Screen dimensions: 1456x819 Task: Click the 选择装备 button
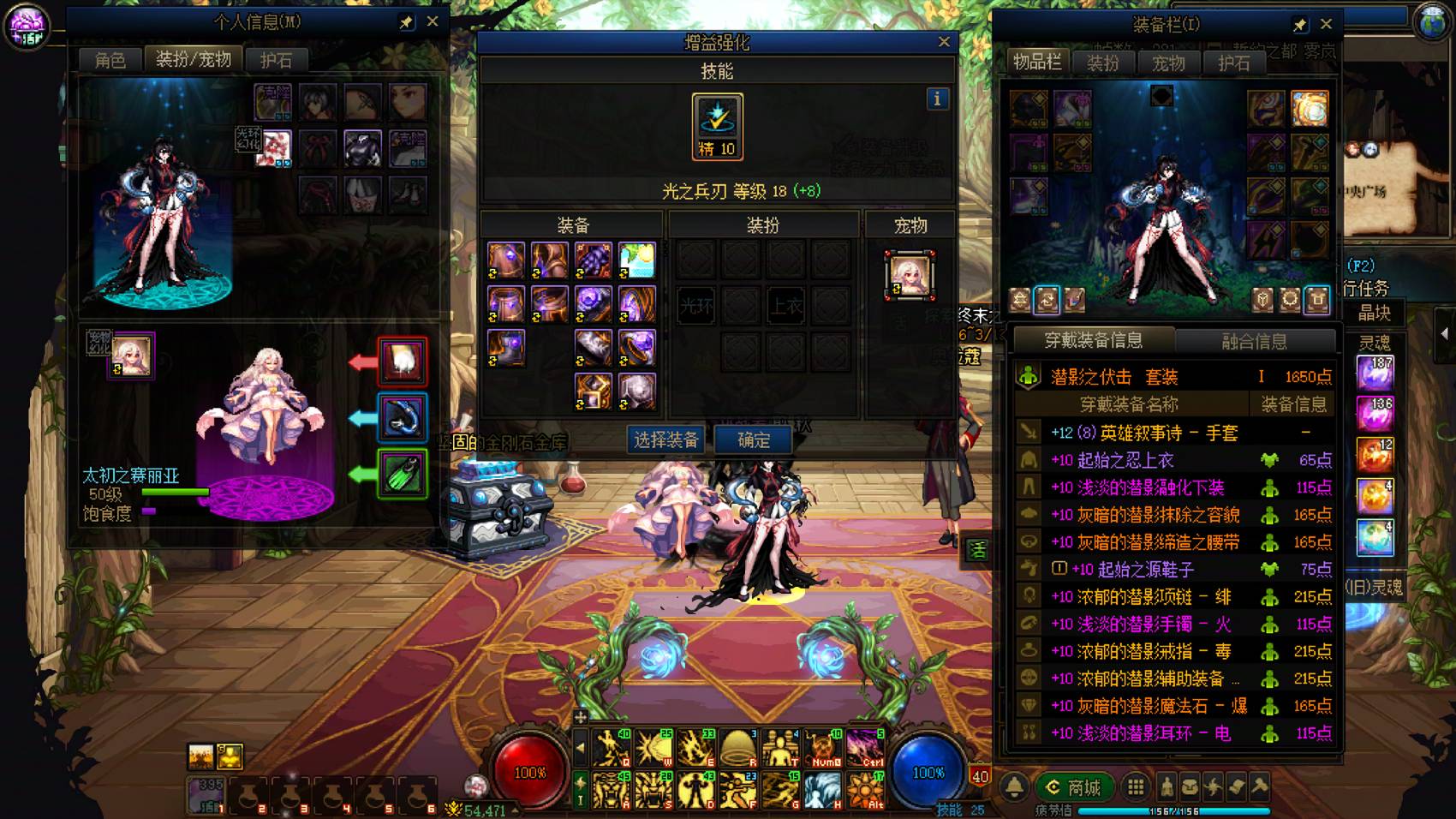[666, 440]
